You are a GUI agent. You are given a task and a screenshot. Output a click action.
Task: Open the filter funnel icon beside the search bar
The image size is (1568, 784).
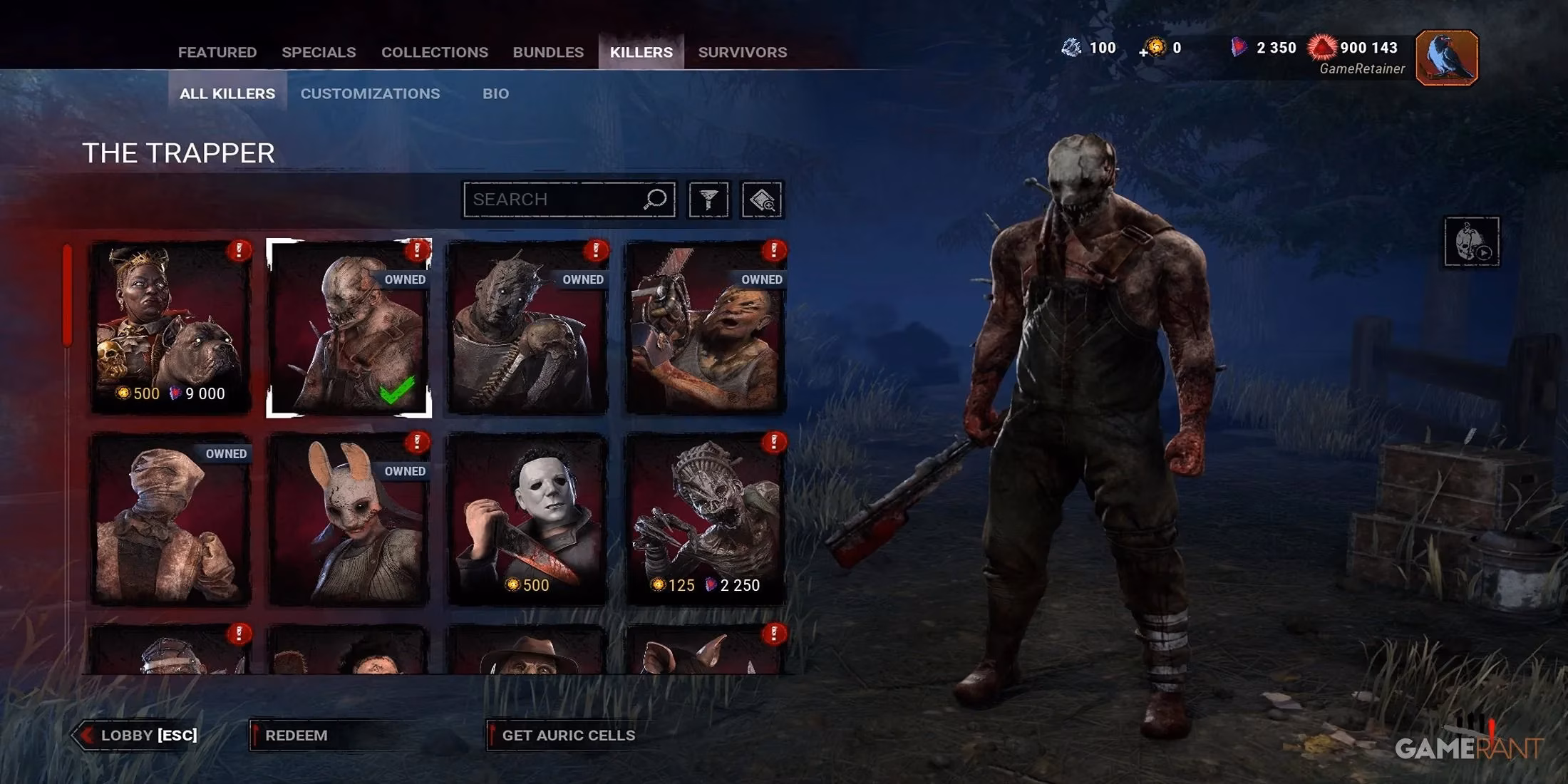(x=707, y=200)
